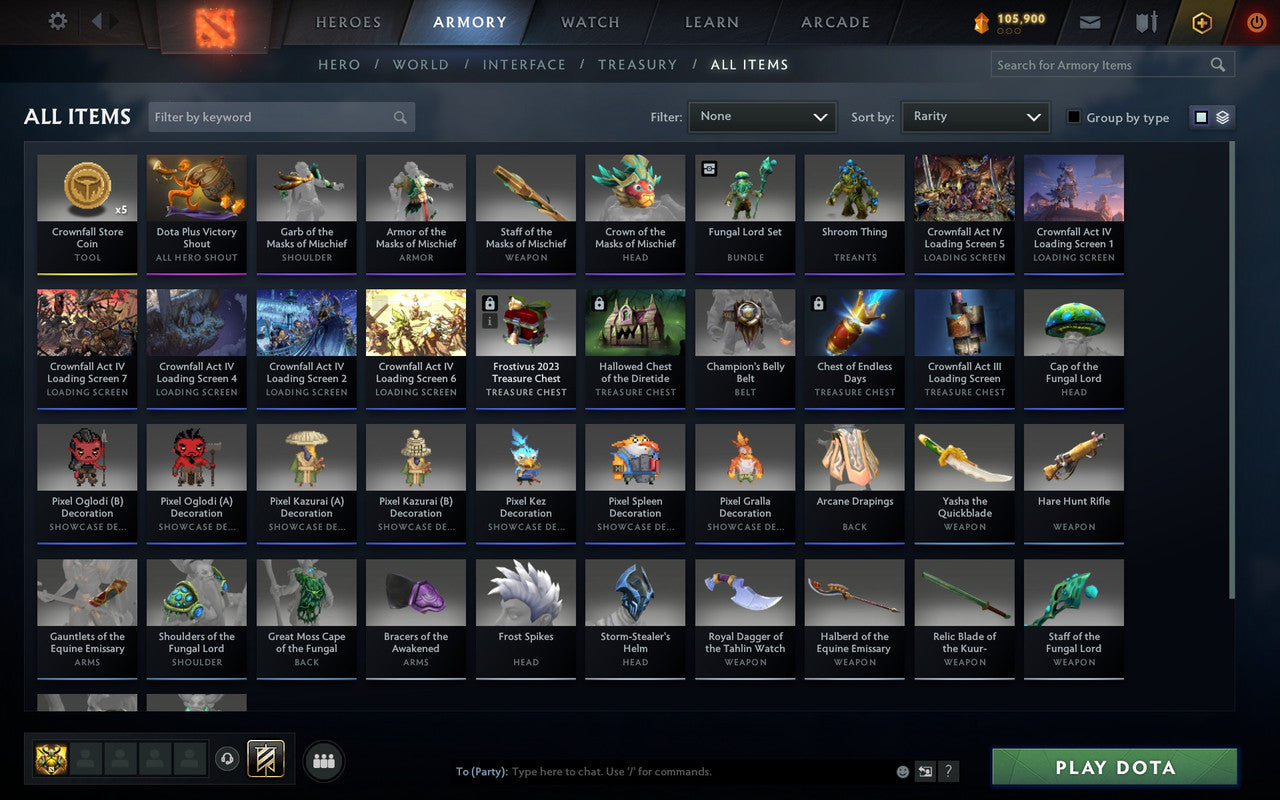1280x800 pixels.
Task: Open your mail inbox icon
Action: click(1089, 21)
